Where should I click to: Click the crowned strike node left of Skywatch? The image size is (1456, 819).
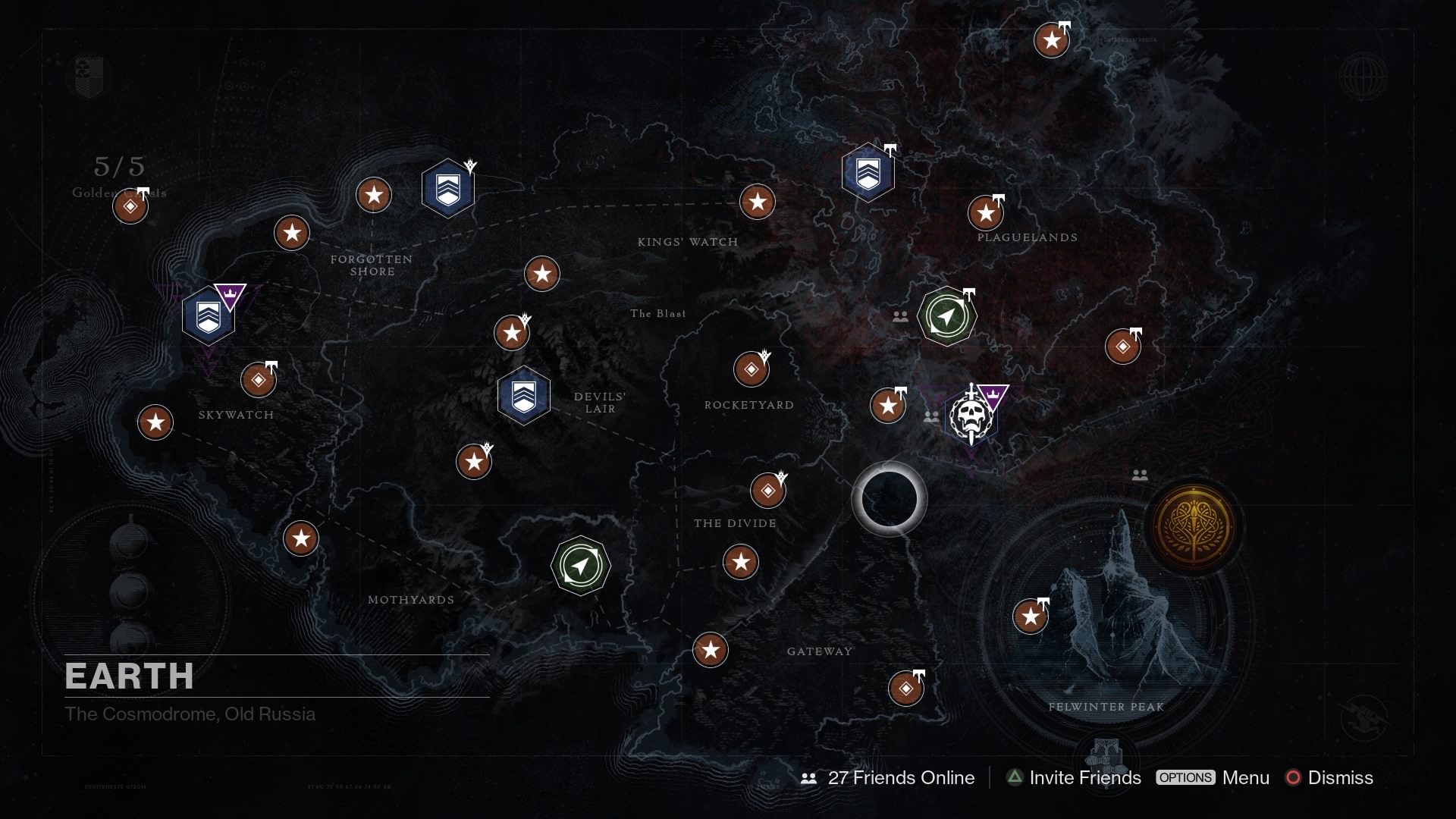point(209,314)
